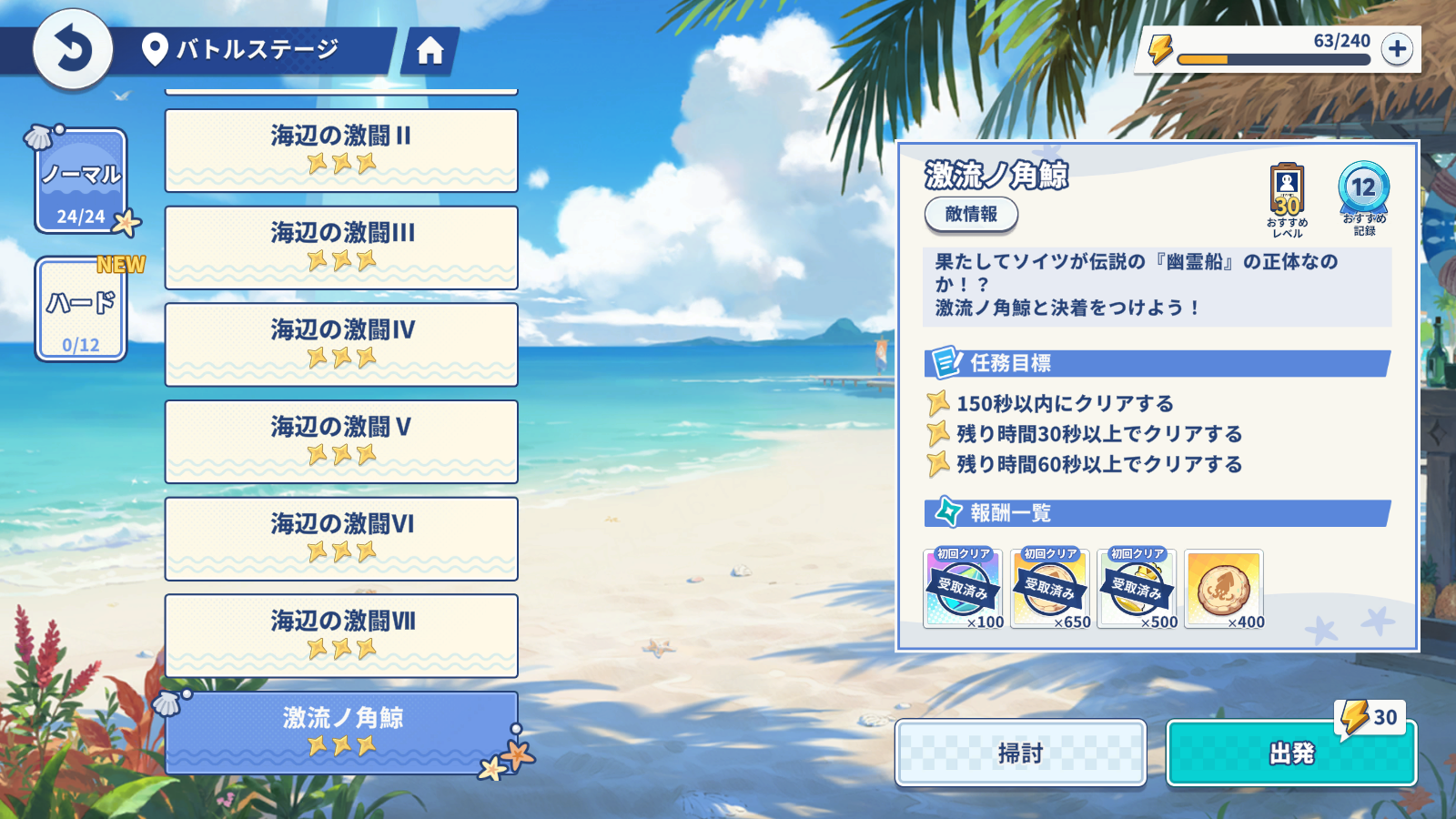Open 敵情報 enemy info
The width and height of the screenshot is (1456, 819).
pyautogui.click(x=971, y=215)
